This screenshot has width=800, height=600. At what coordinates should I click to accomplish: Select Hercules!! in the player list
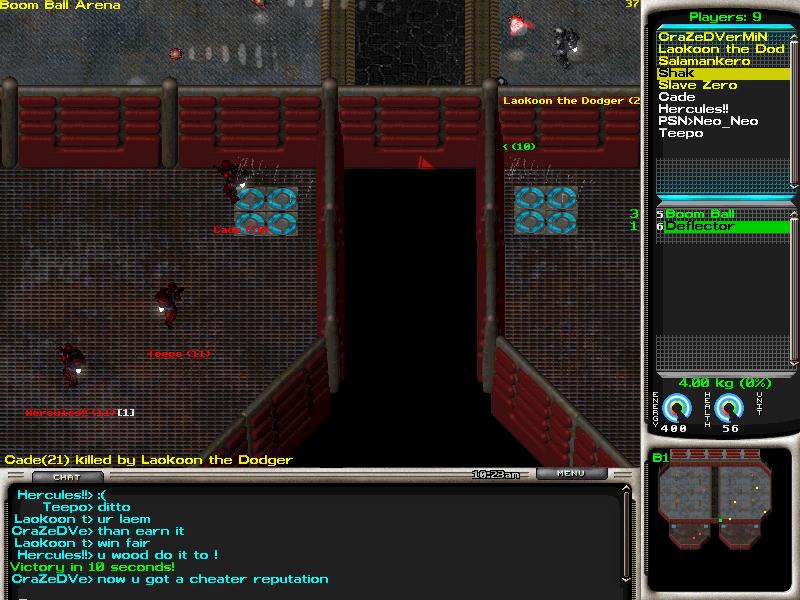(691, 109)
